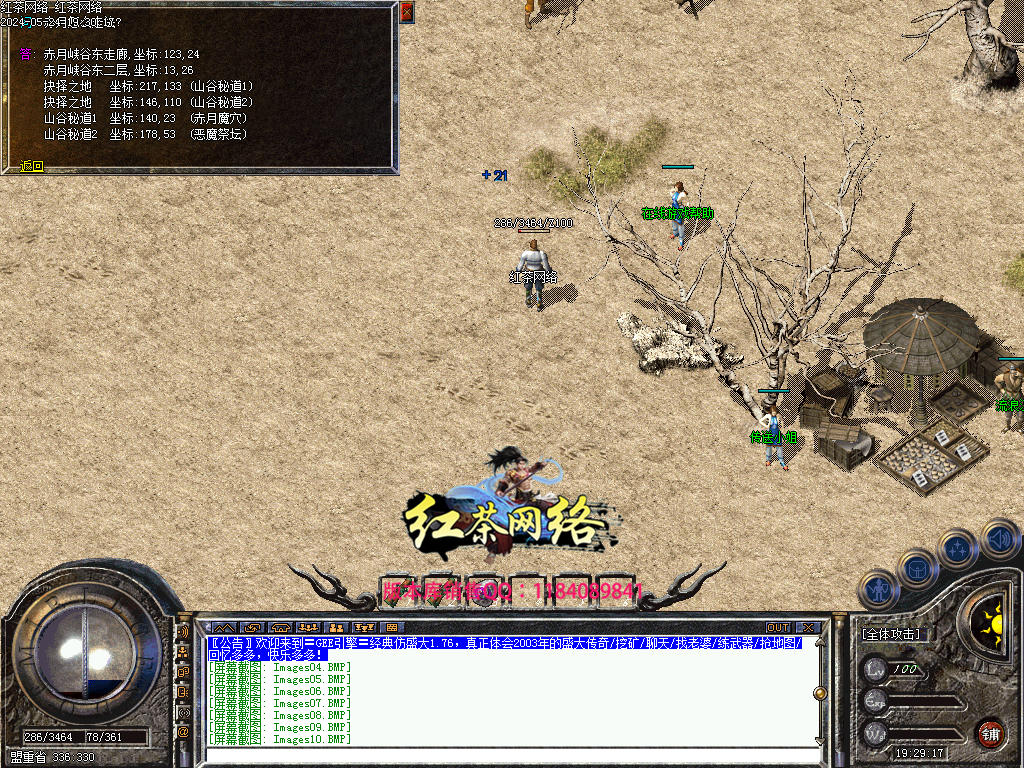Click the red 铺 shop button

[x=990, y=731]
